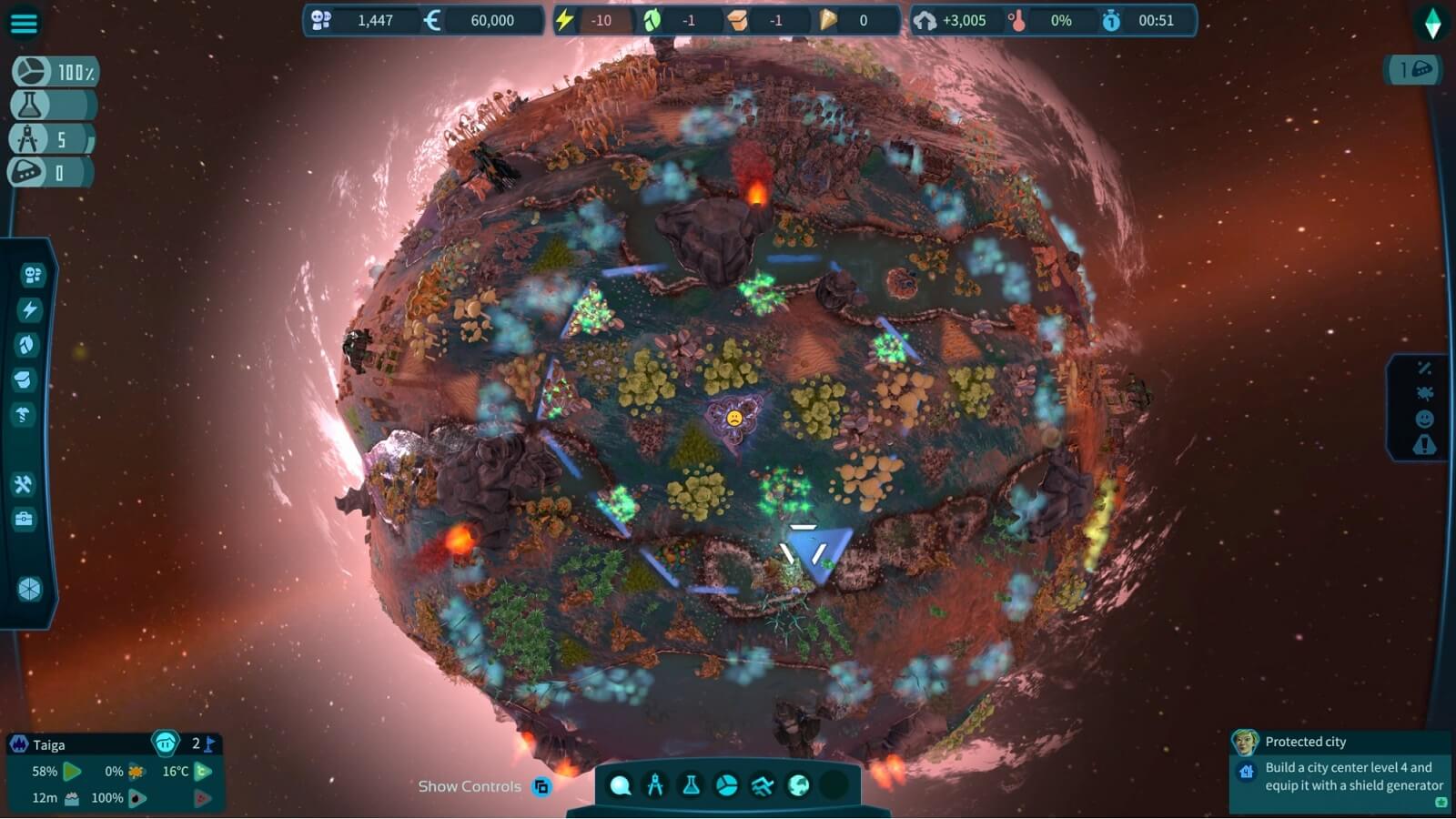Show the pie chart statistics
This screenshot has height=819, width=1456.
(726, 785)
